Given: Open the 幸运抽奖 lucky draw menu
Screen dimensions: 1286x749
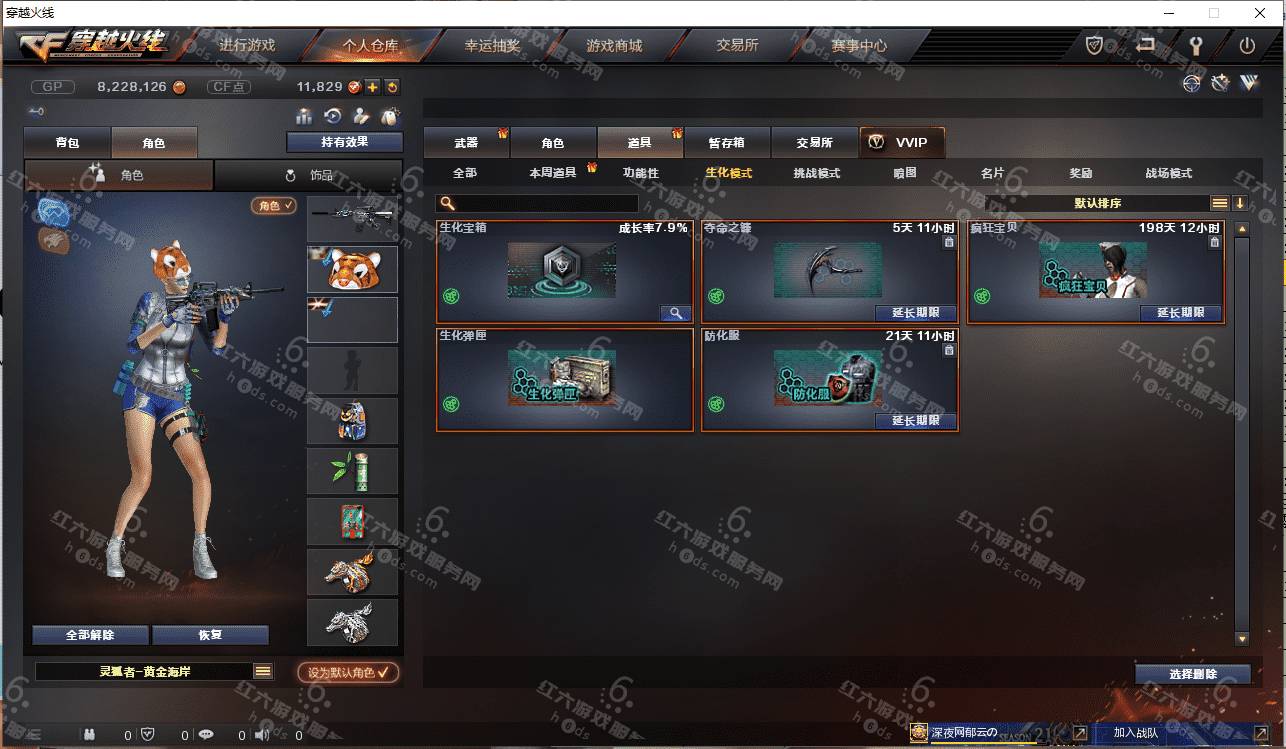Looking at the screenshot, I should point(492,46).
